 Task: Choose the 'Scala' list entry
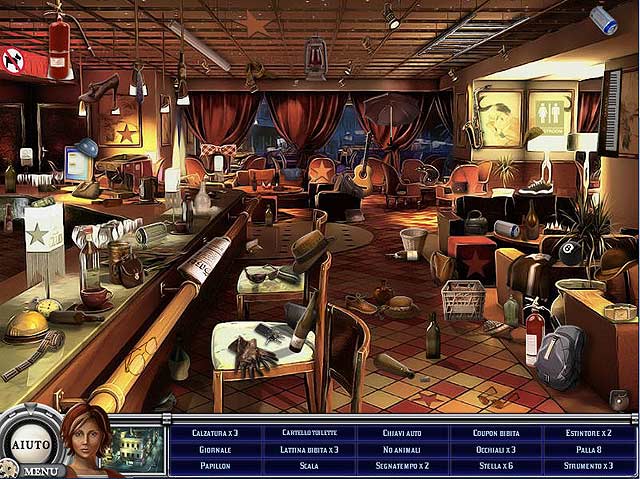(x=310, y=465)
